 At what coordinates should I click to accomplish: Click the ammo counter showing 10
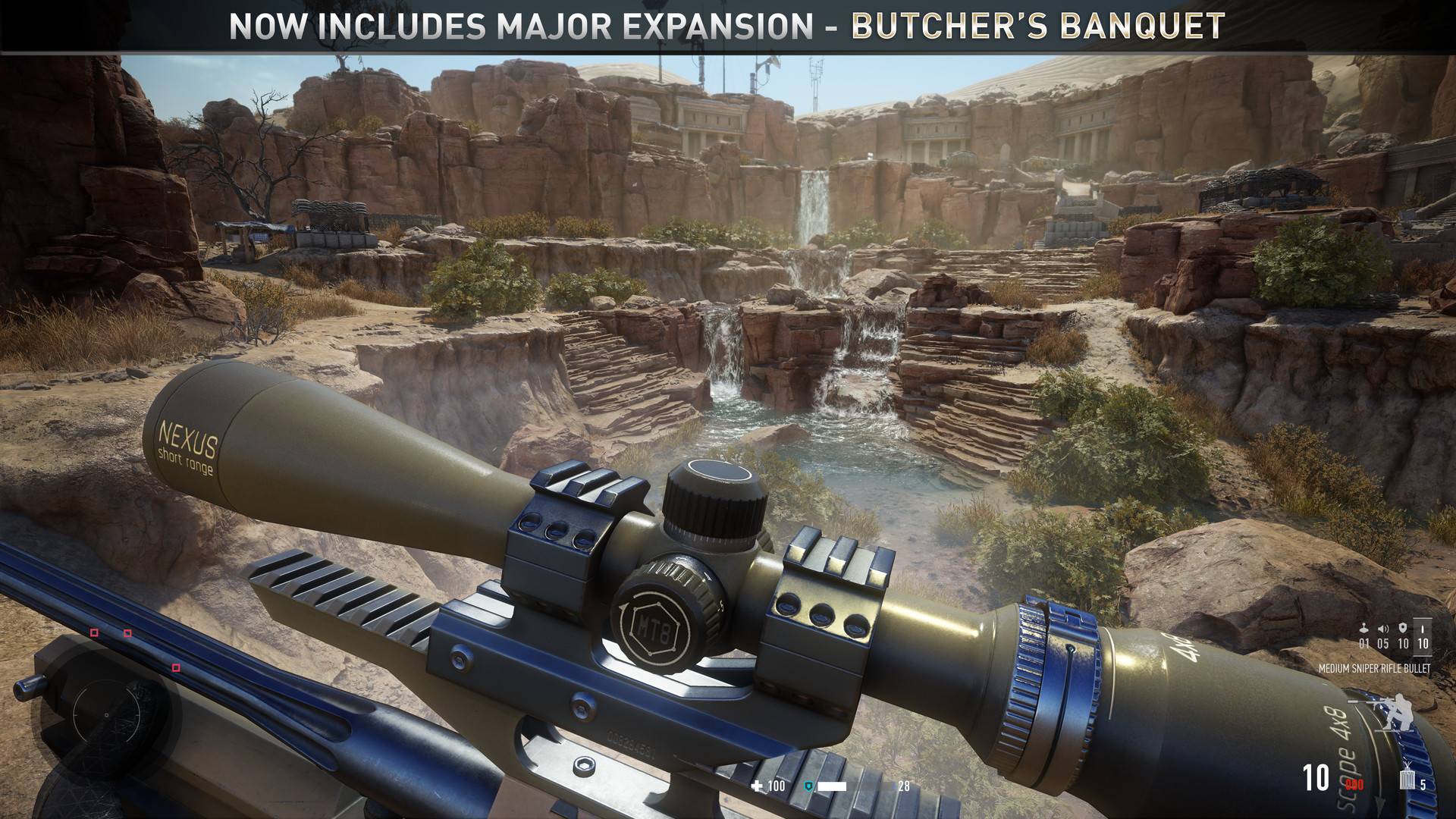1315,777
